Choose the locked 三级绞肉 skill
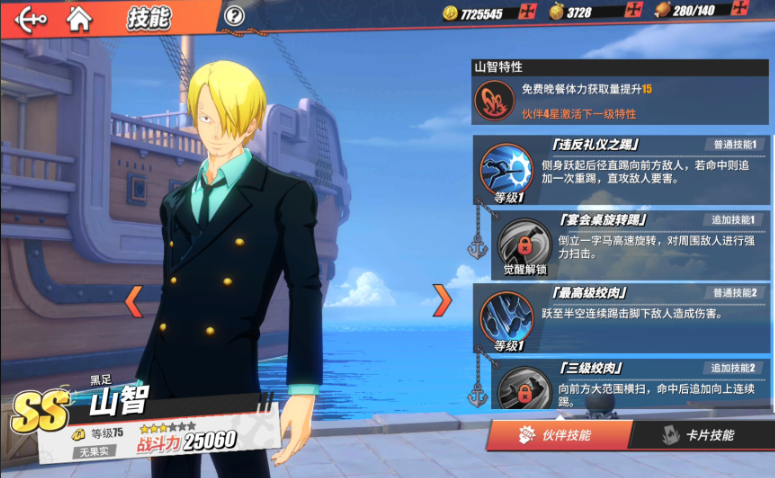775x478 pixels. 518,386
